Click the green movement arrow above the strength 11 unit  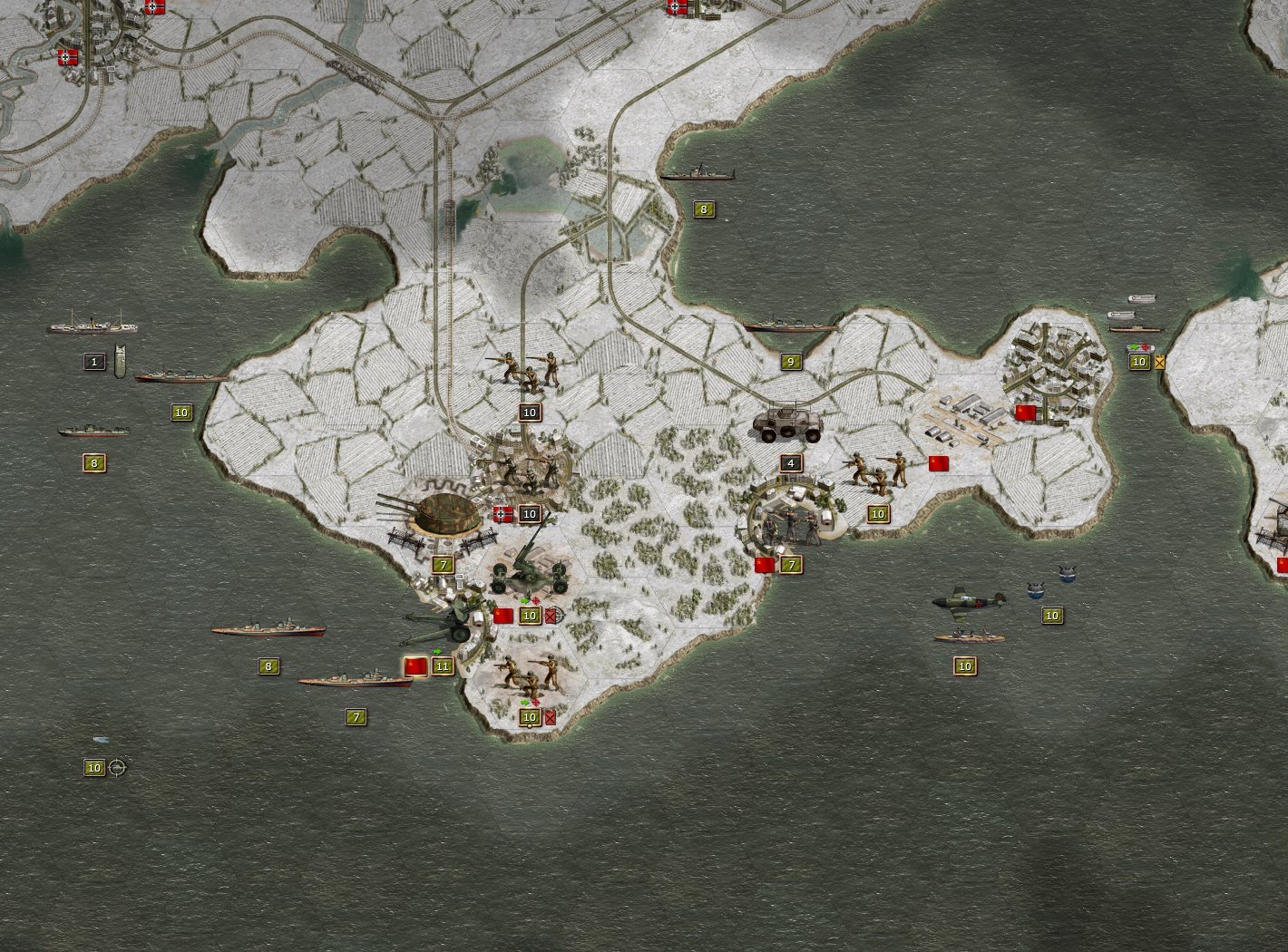coord(436,651)
